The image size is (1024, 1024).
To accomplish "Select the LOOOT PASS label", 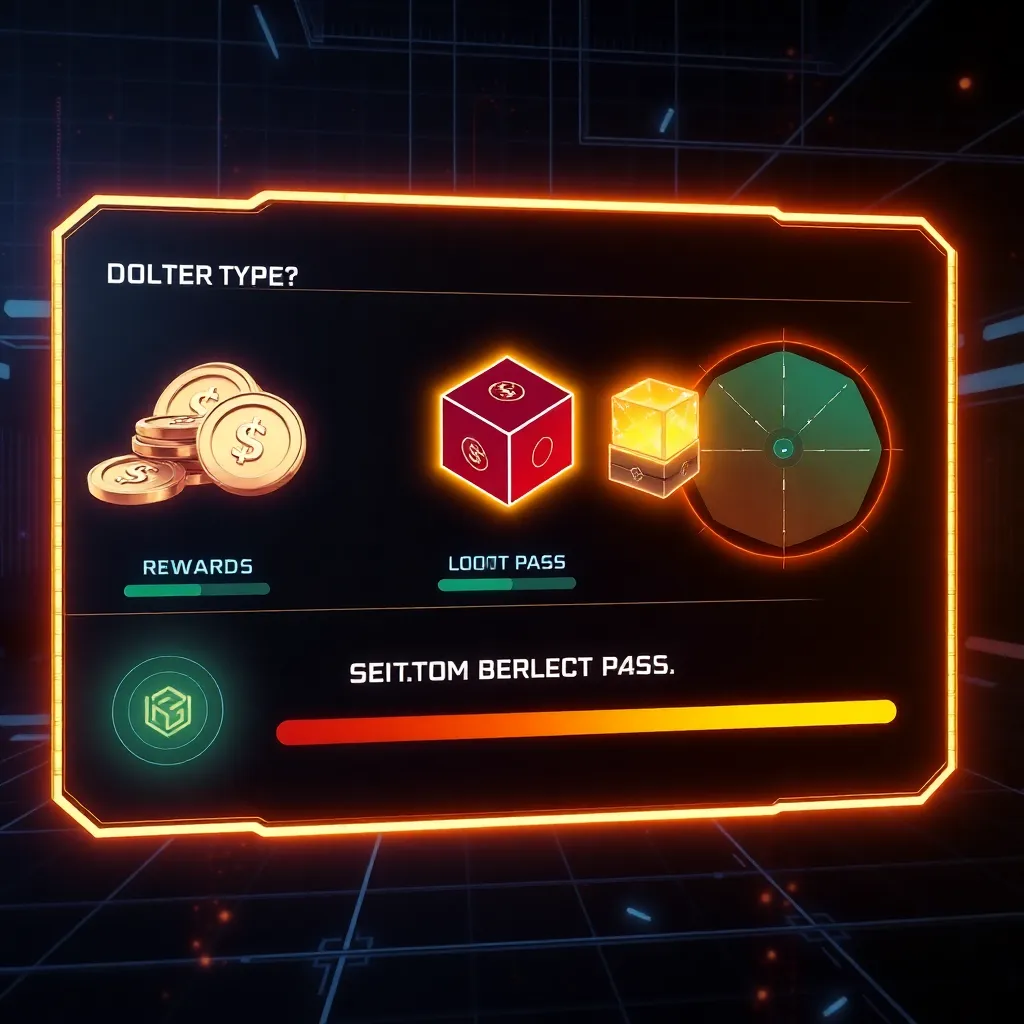I will [x=506, y=563].
